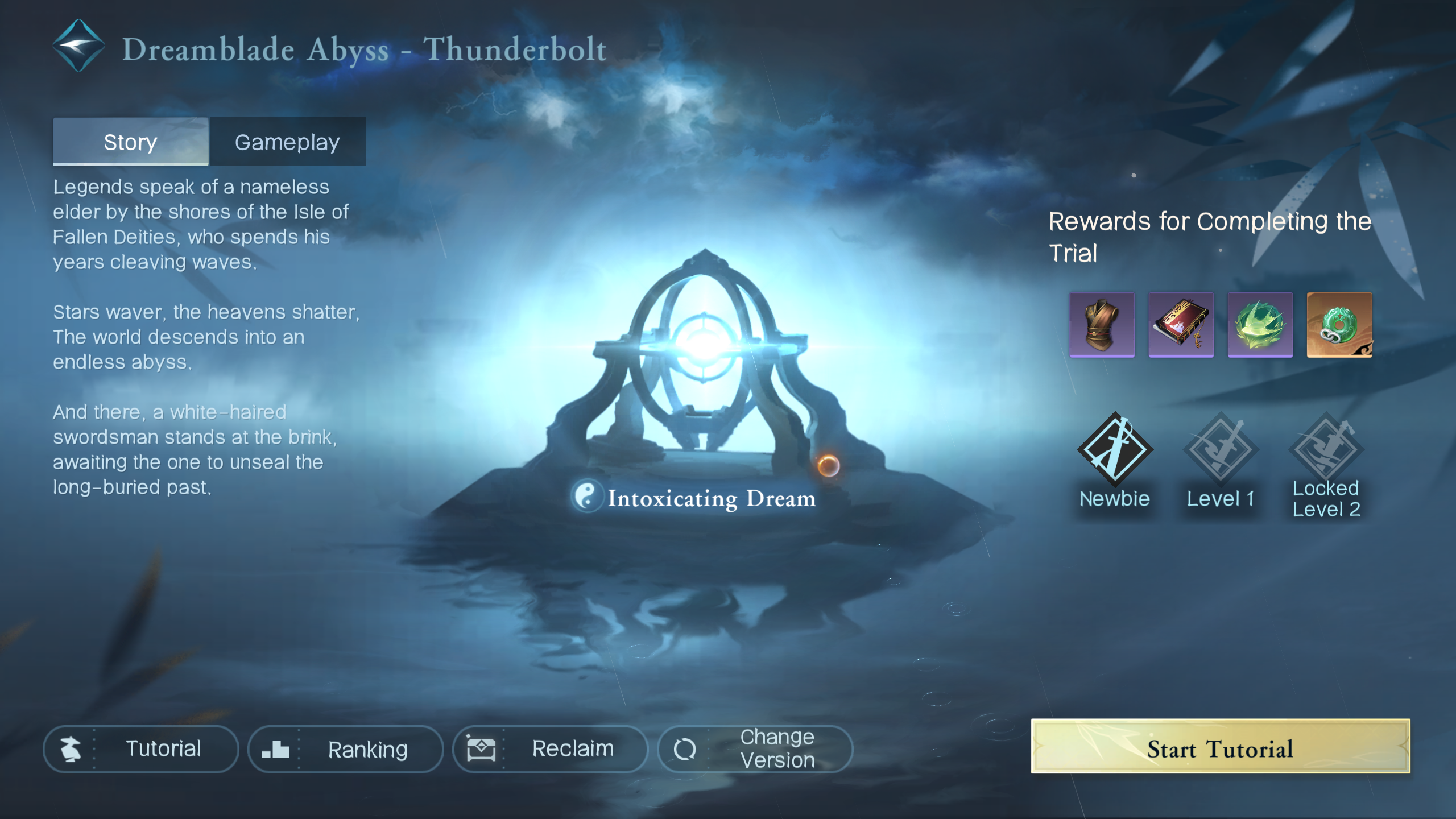Click the jade pendant reward icon
The height and width of the screenshot is (819, 1456).
tap(1339, 325)
